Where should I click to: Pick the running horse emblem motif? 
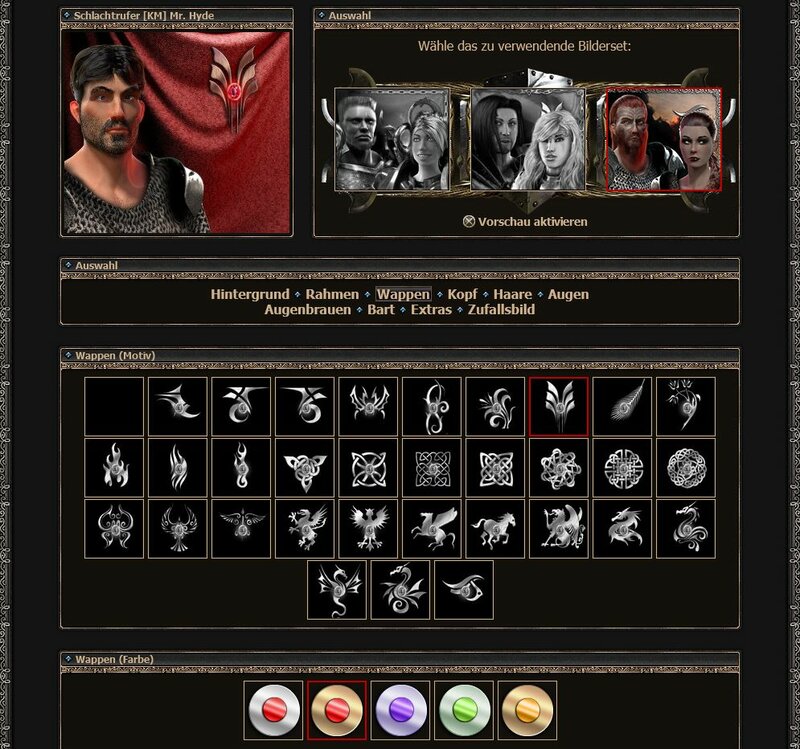494,528
